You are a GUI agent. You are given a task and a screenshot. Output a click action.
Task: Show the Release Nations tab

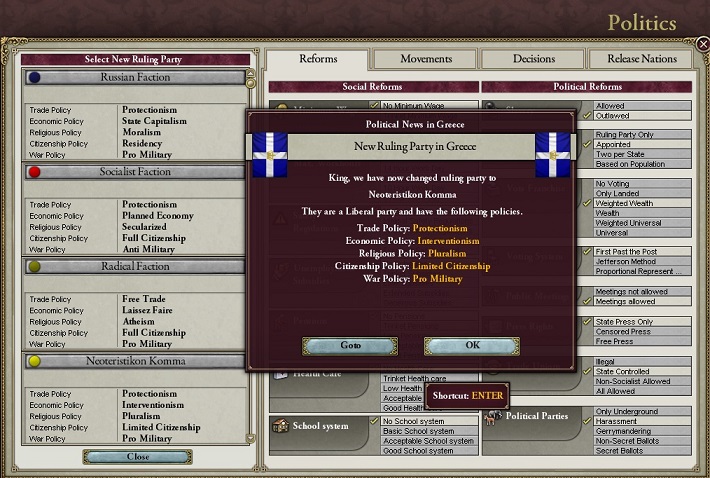pos(642,59)
